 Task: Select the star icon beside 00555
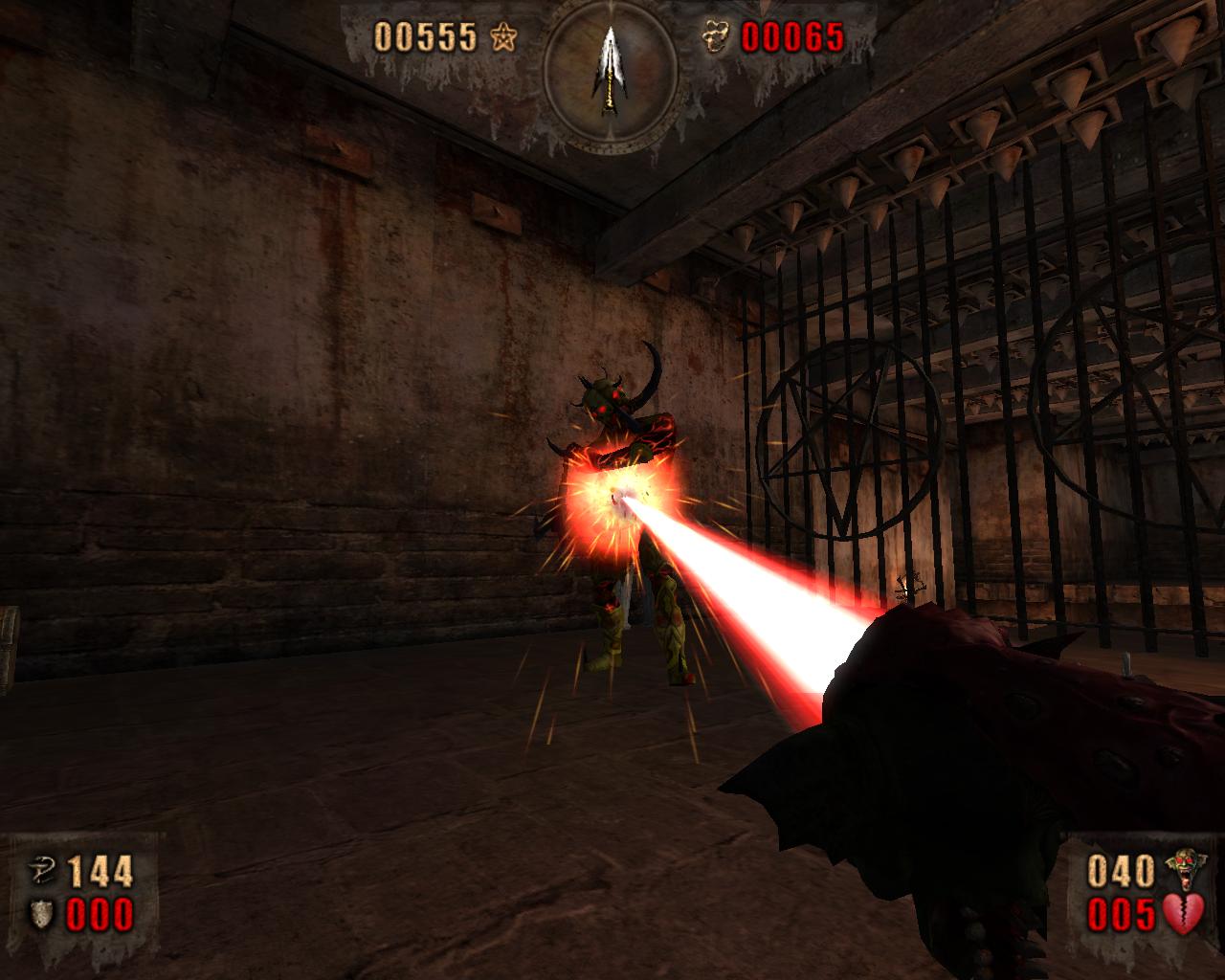coord(502,37)
